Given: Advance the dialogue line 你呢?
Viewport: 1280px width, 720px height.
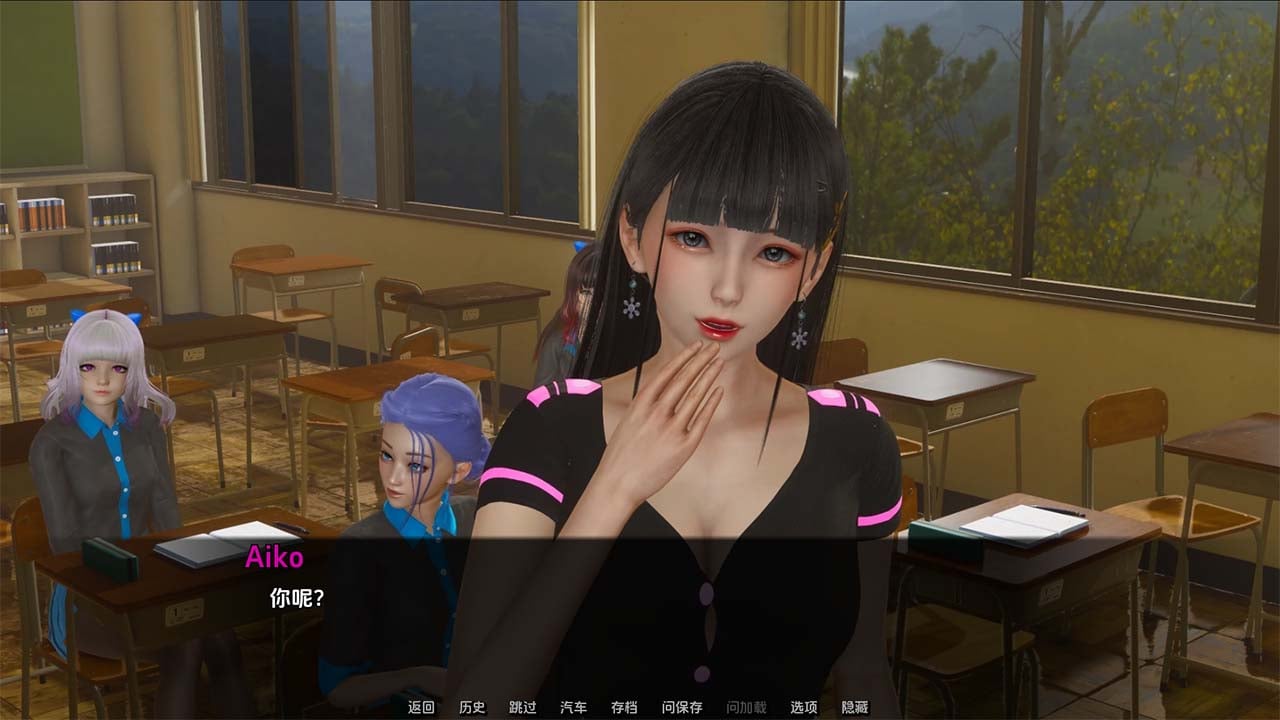Looking at the screenshot, I should pyautogui.click(x=297, y=598).
